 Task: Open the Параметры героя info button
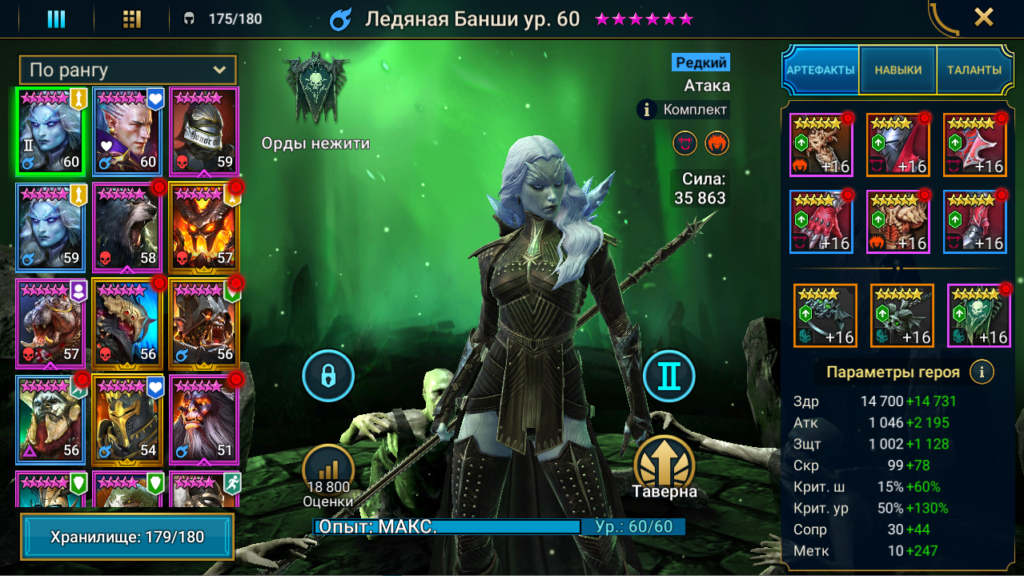point(982,372)
